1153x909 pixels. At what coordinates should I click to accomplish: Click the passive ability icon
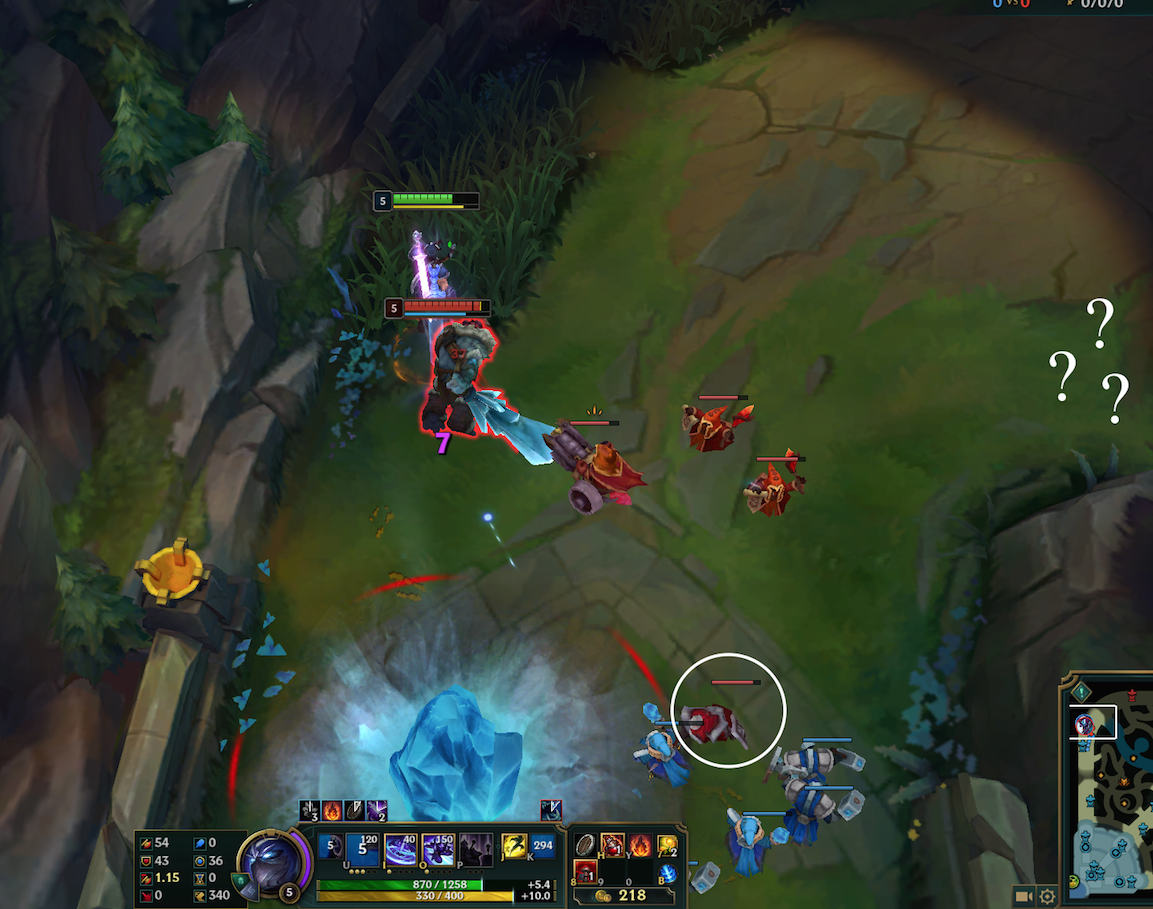click(331, 847)
